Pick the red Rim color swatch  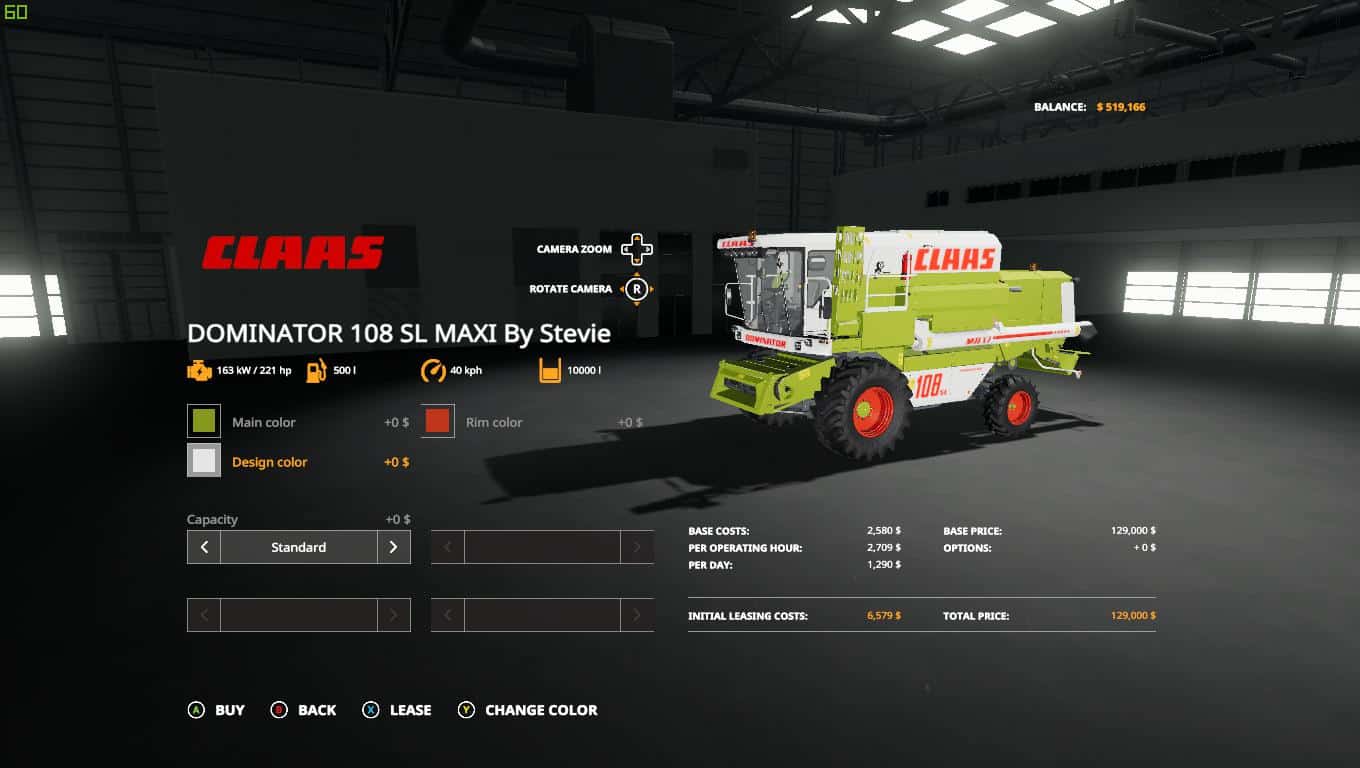point(438,422)
